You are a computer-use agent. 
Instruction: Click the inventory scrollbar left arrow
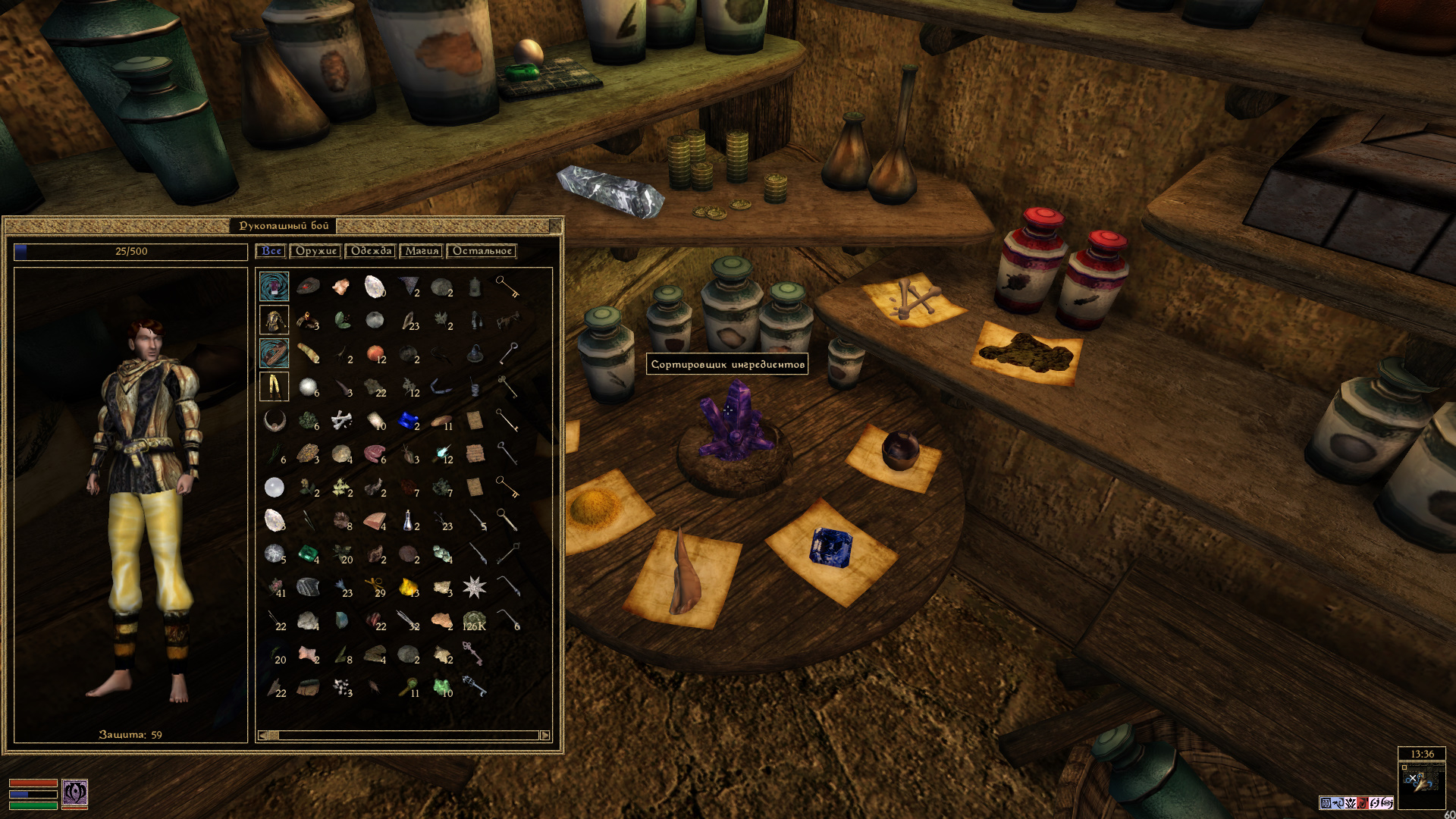(x=262, y=735)
